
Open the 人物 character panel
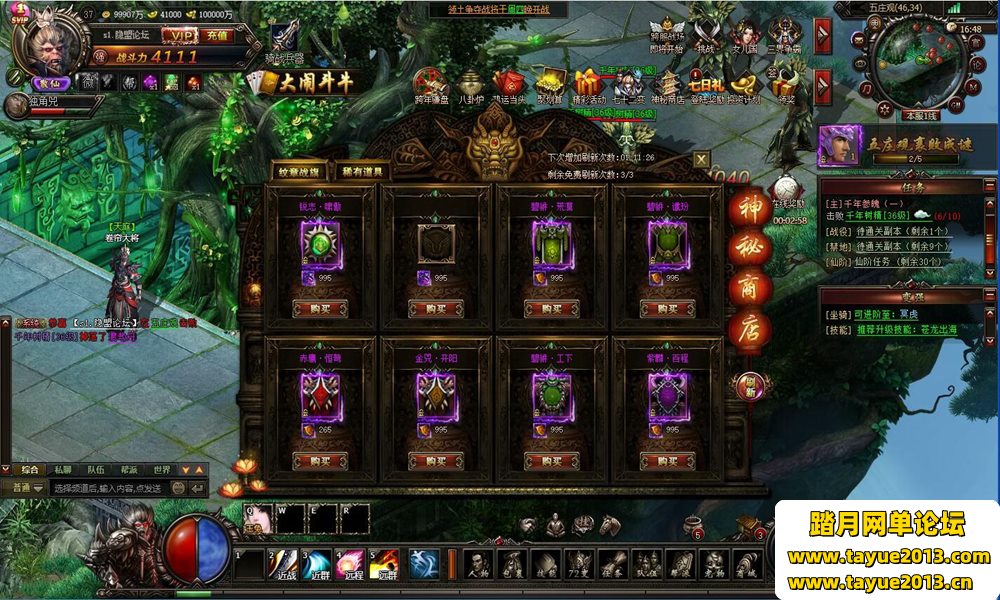coord(480,565)
